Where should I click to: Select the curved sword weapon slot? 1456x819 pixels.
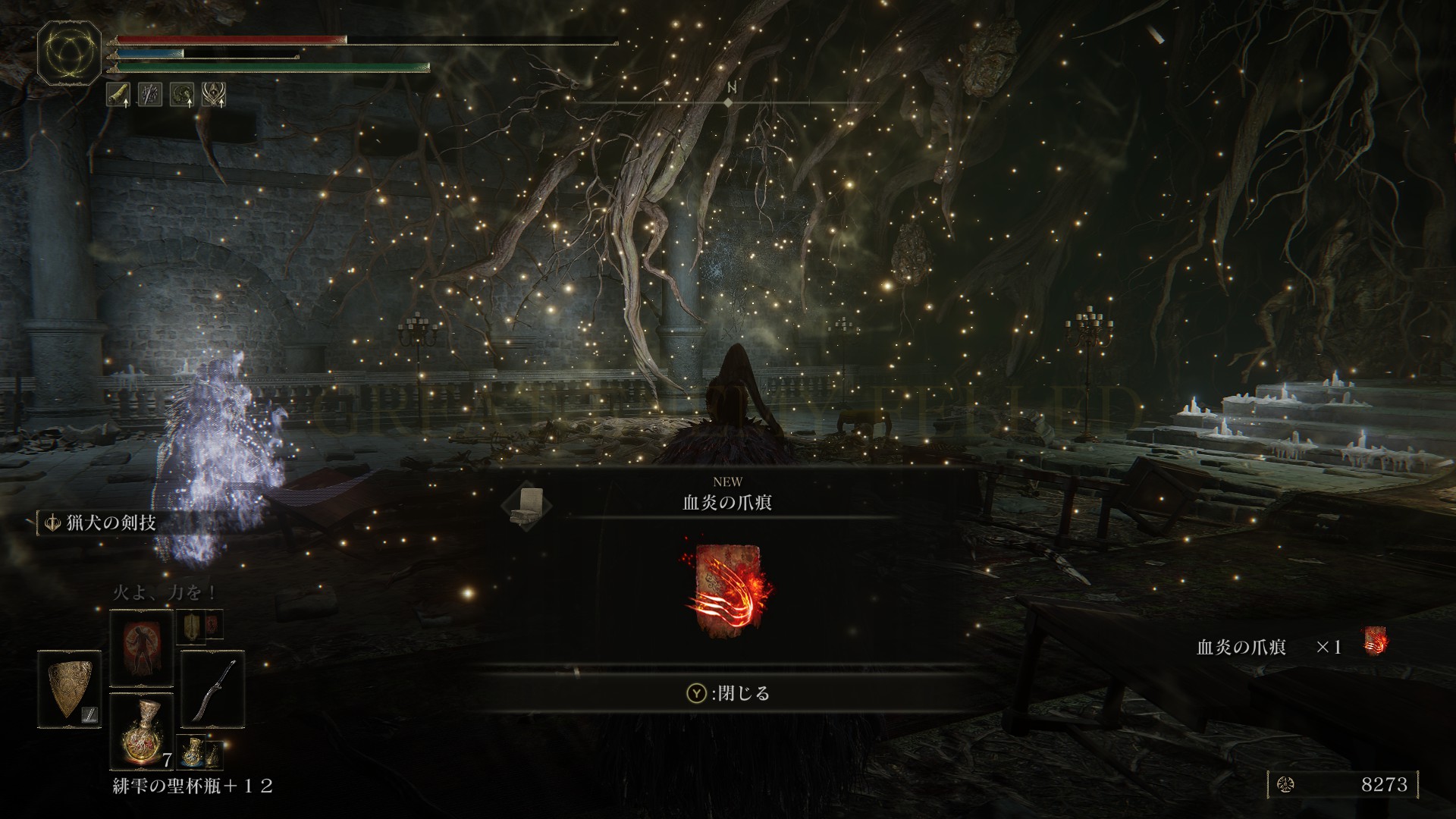tap(212, 689)
